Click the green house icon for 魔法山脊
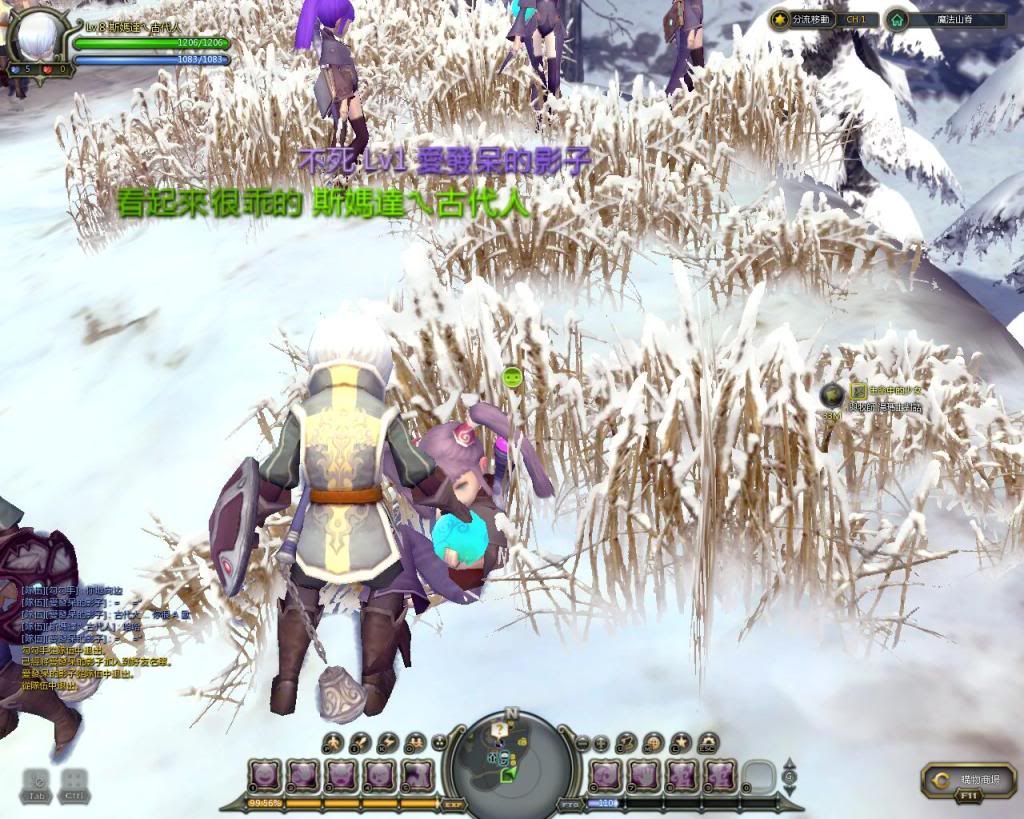 (x=896, y=19)
